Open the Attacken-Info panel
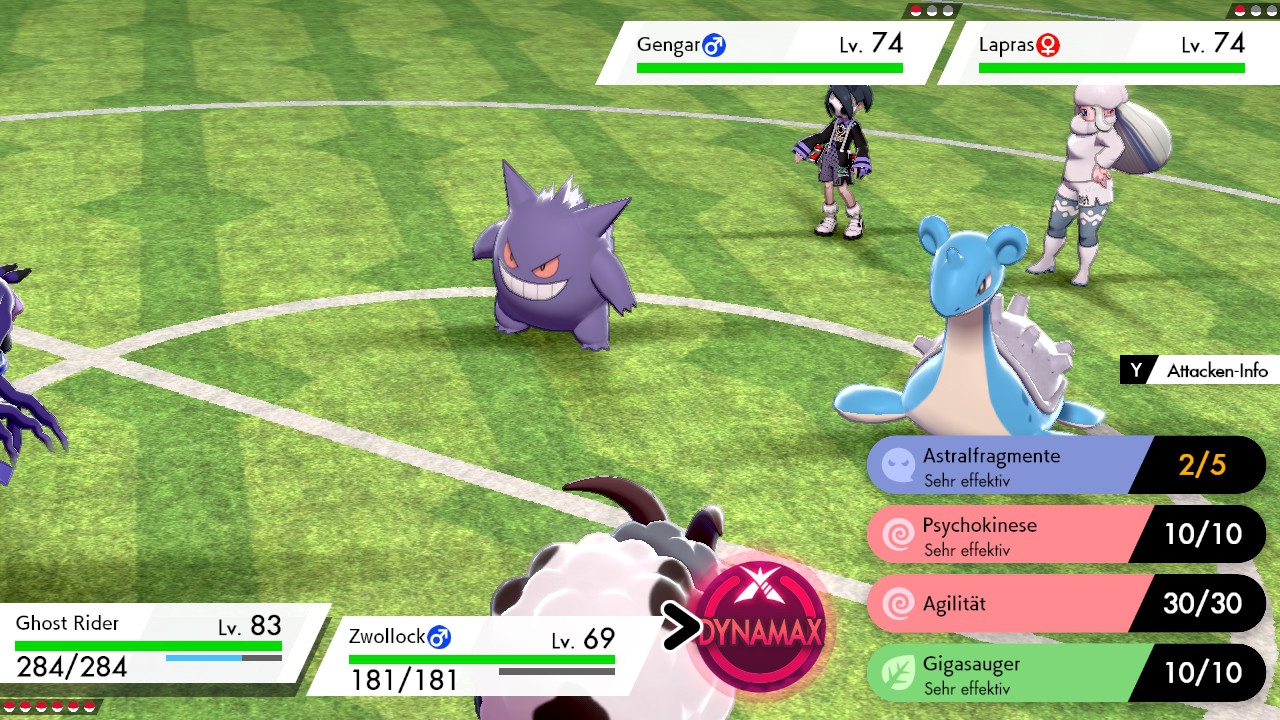 1198,371
